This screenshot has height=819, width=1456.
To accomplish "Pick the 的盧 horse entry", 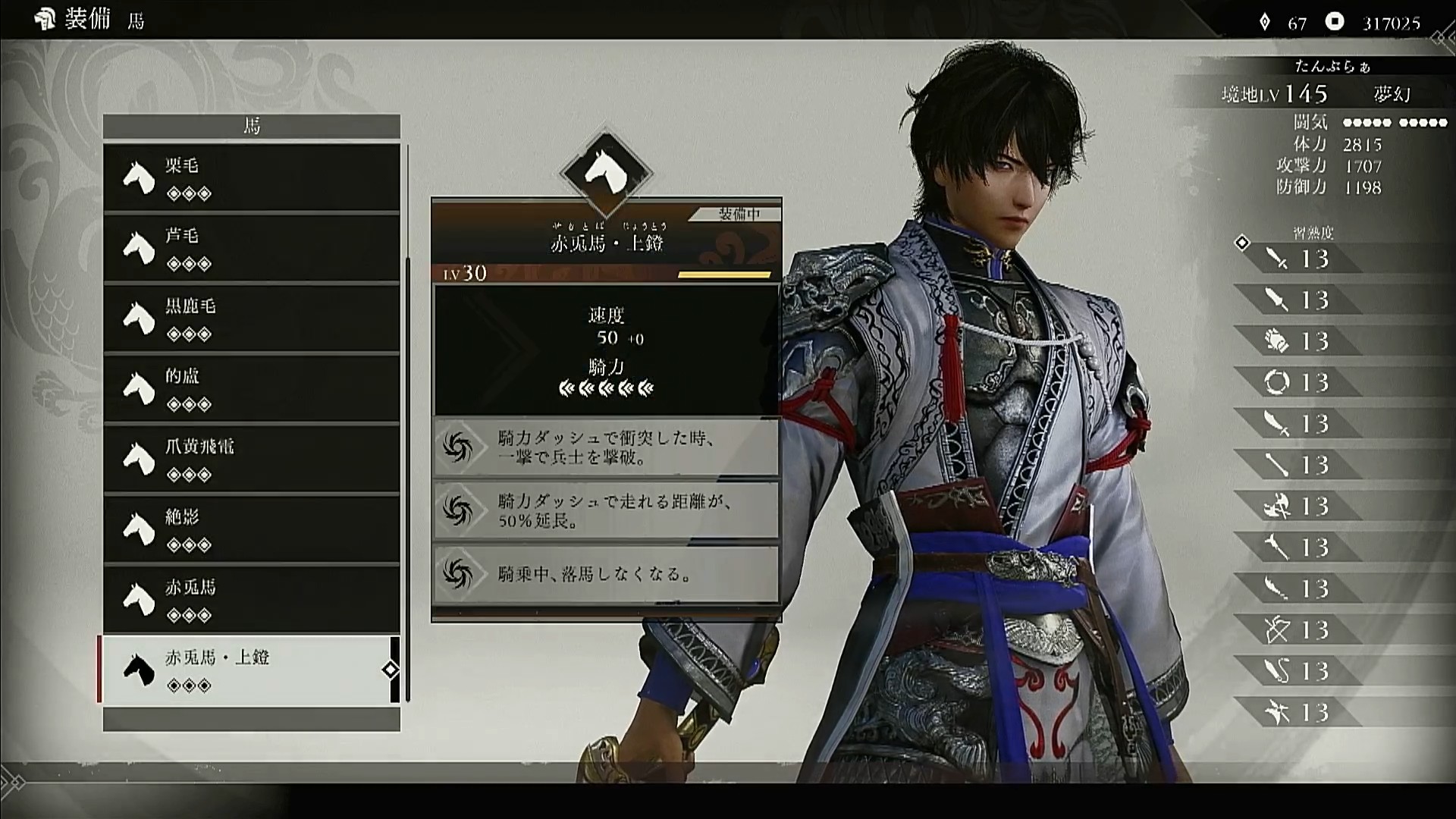I will coord(251,388).
